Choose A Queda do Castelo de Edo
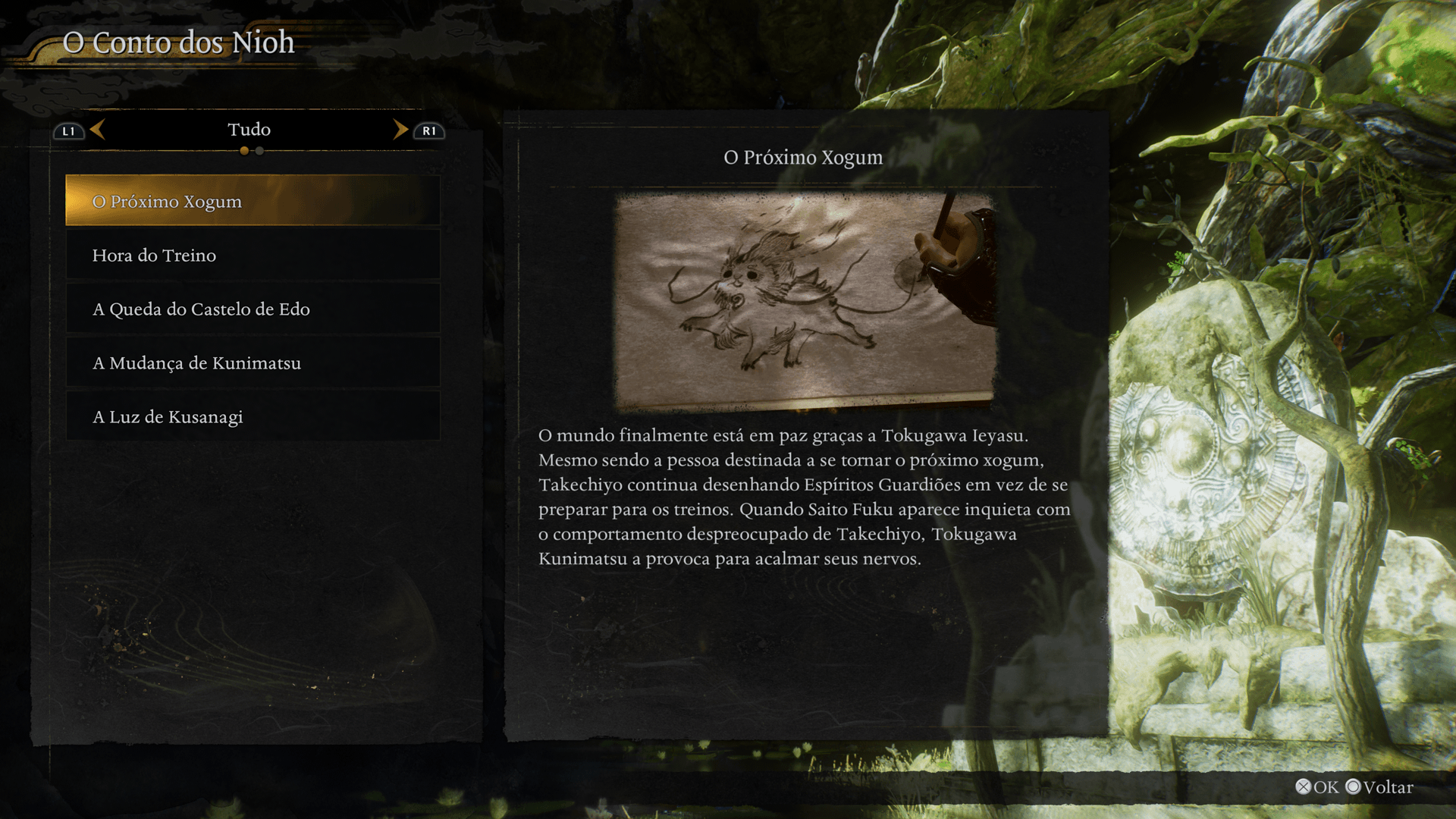Screen dimensions: 1456x819 tap(253, 309)
